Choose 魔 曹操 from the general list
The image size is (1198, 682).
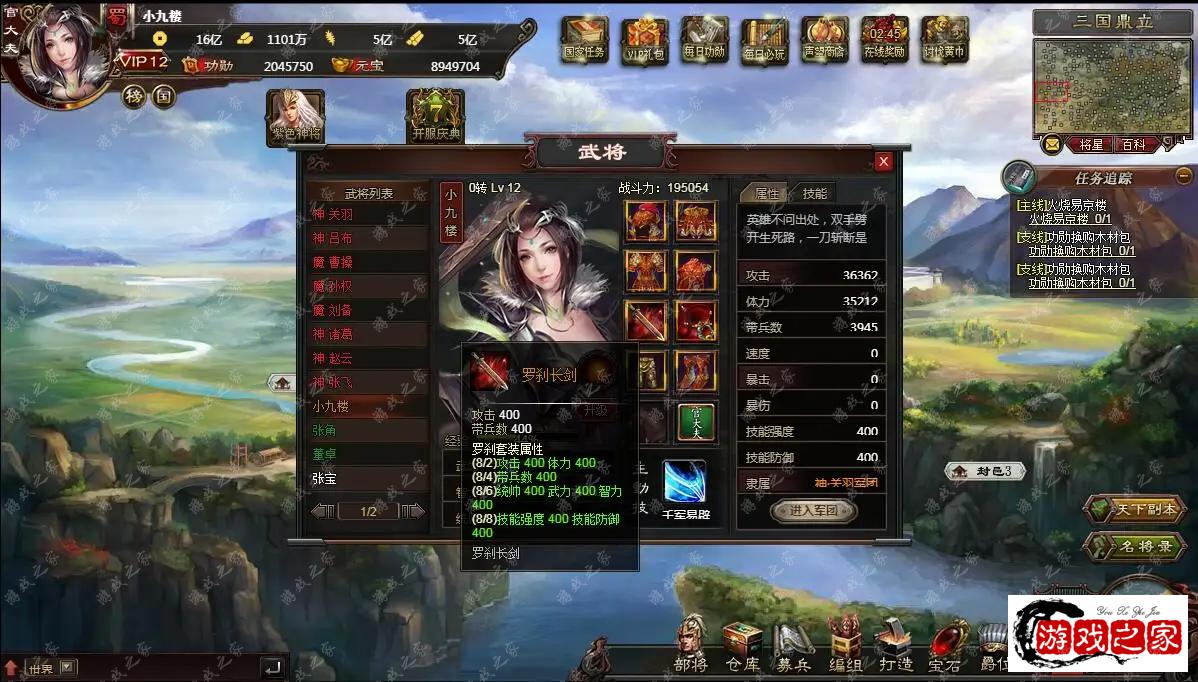click(x=366, y=262)
